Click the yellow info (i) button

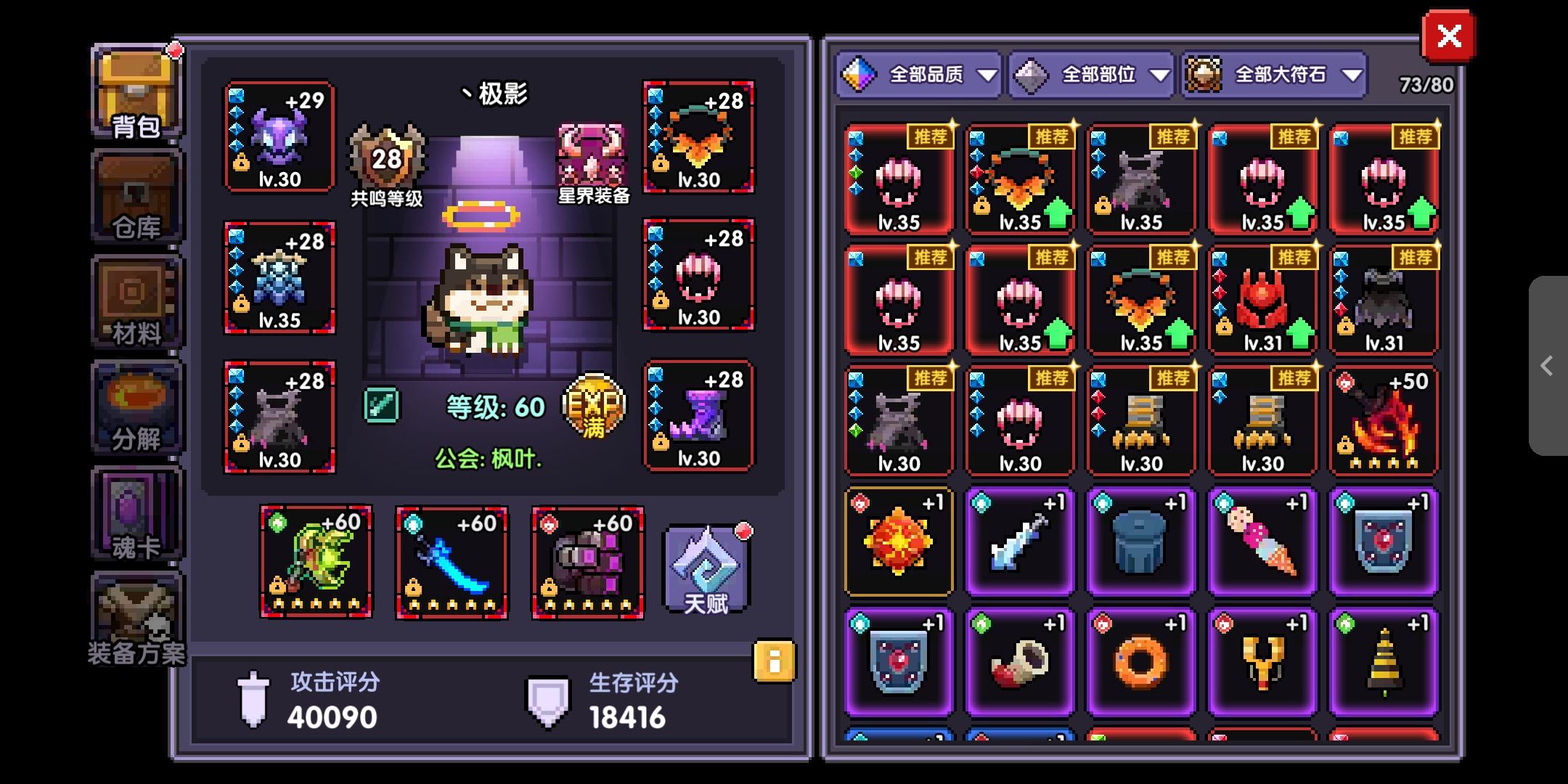pos(774,662)
